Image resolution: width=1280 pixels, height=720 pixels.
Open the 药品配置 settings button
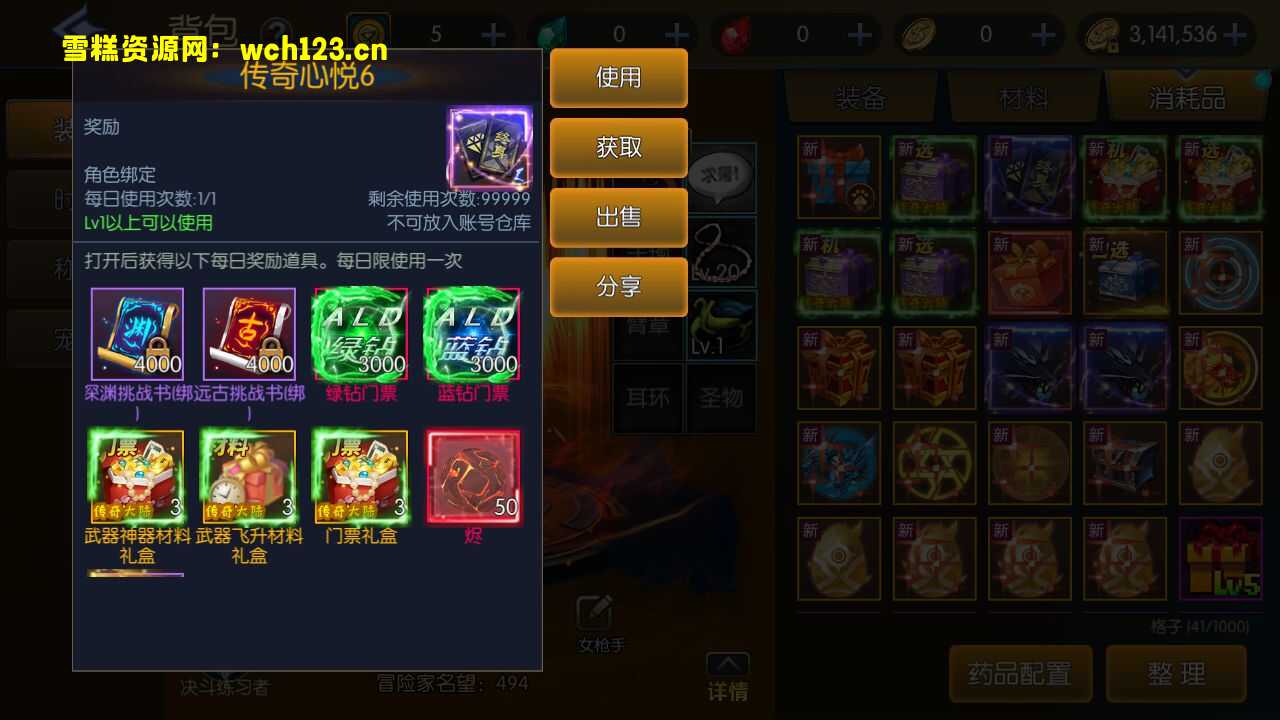(1020, 673)
